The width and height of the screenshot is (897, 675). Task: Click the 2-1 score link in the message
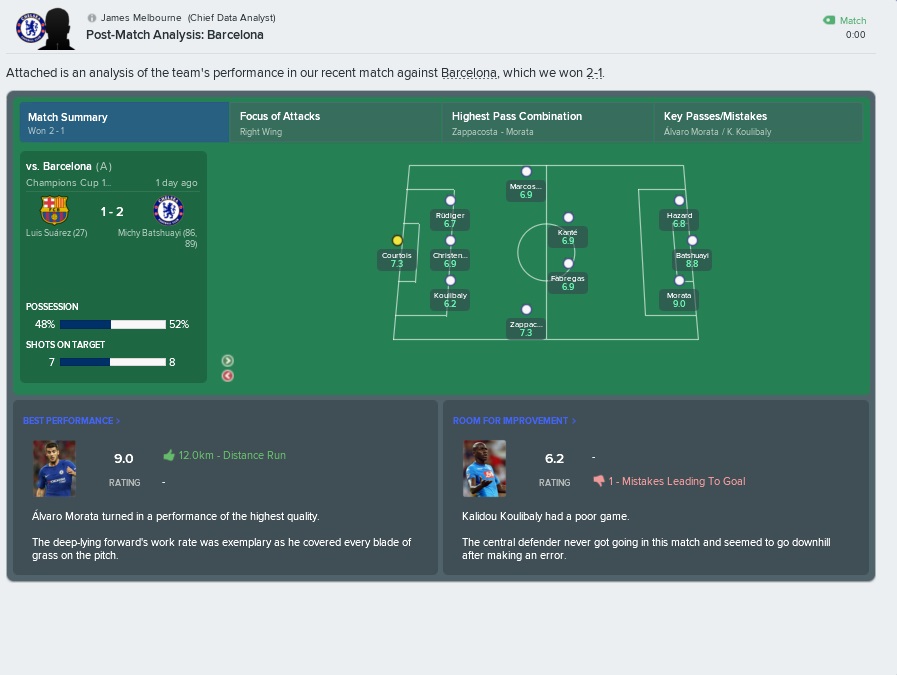point(594,73)
